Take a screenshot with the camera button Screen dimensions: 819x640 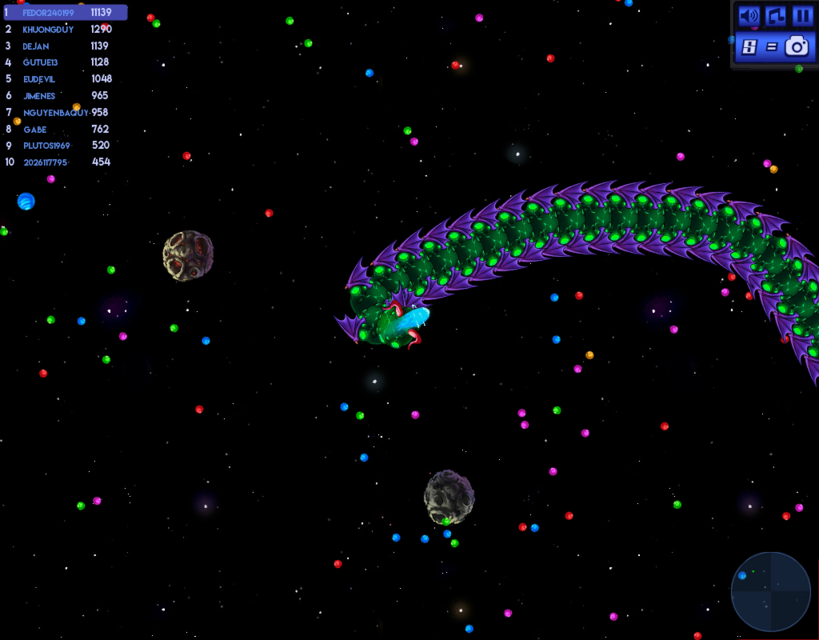tap(796, 46)
